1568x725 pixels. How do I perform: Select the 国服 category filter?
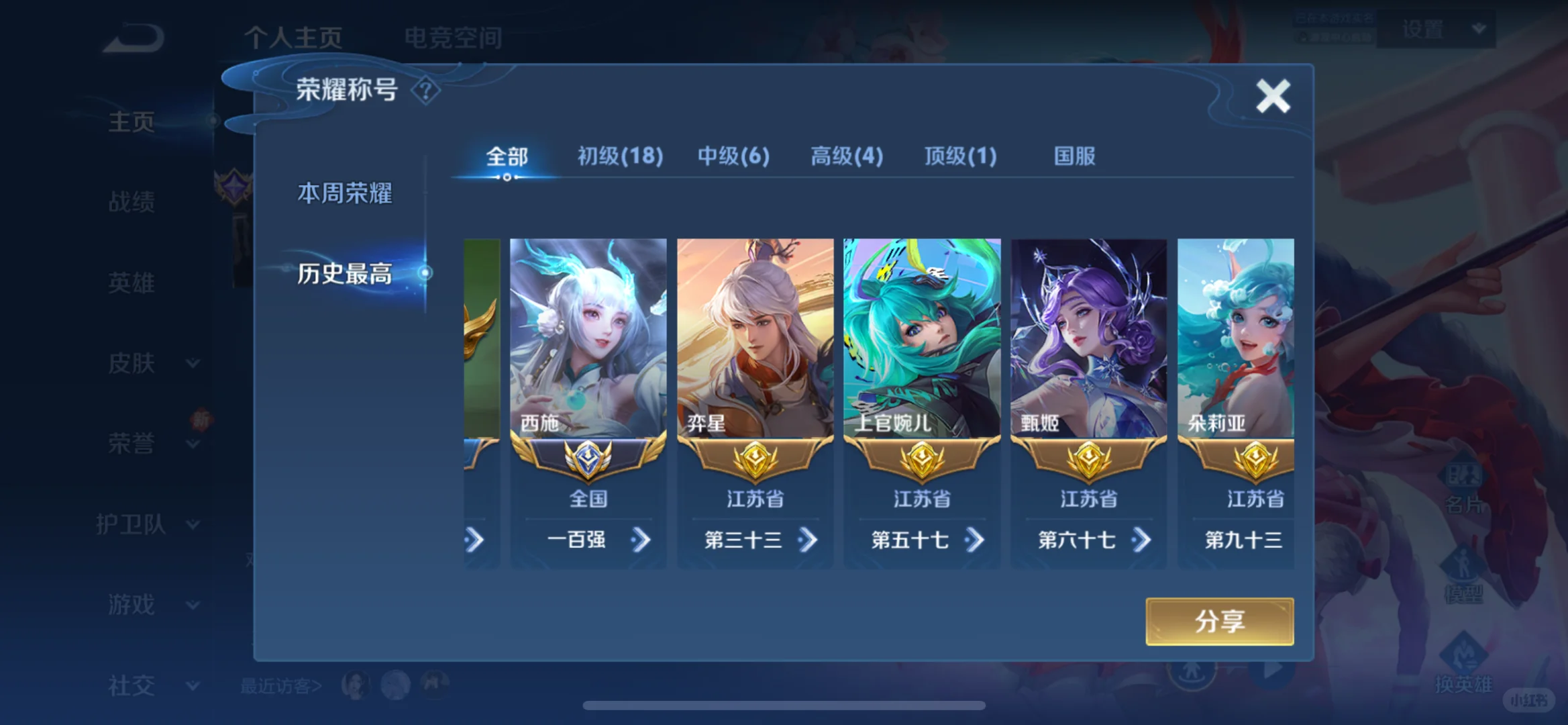click(1072, 156)
